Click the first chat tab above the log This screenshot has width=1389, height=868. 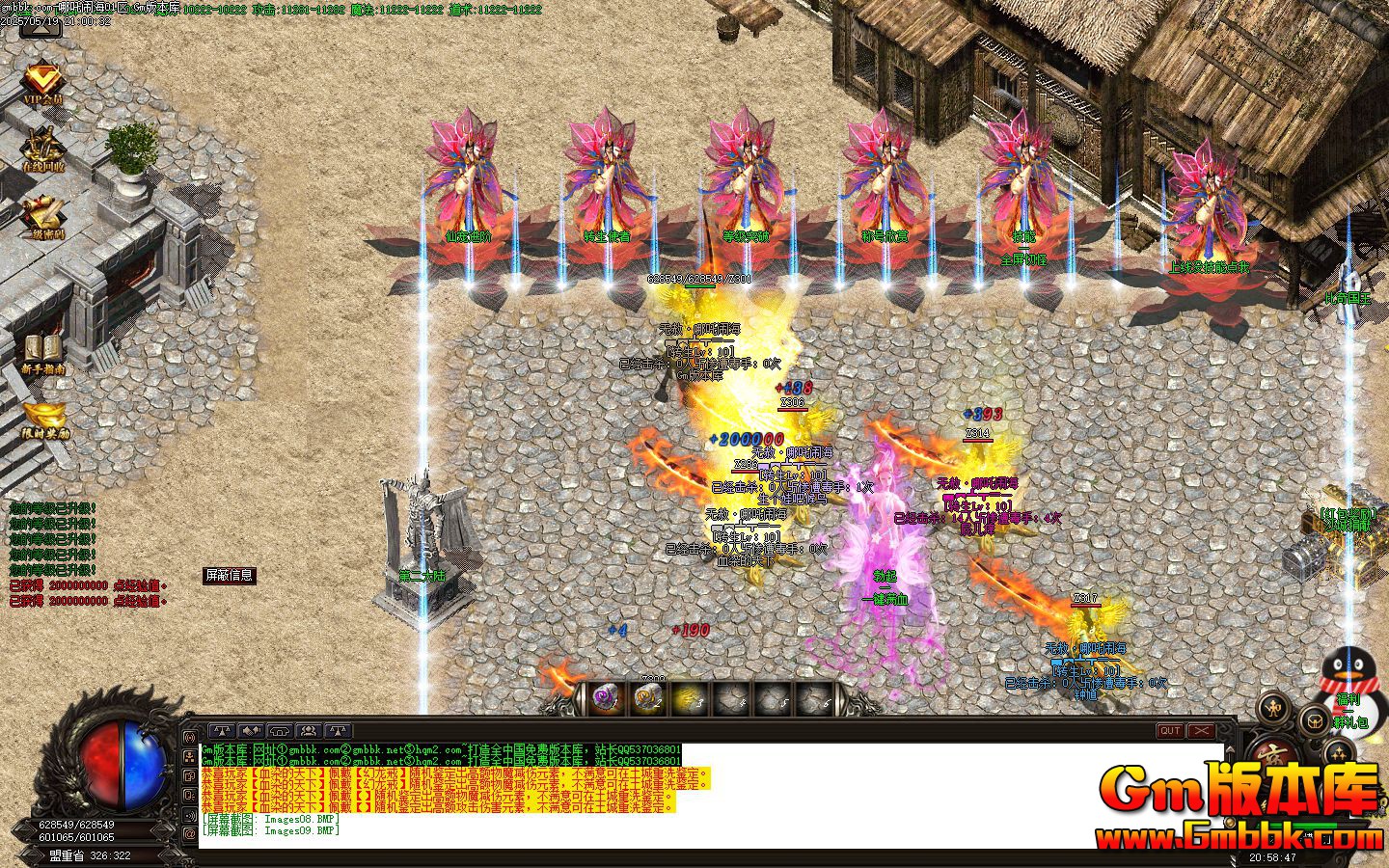click(223, 731)
